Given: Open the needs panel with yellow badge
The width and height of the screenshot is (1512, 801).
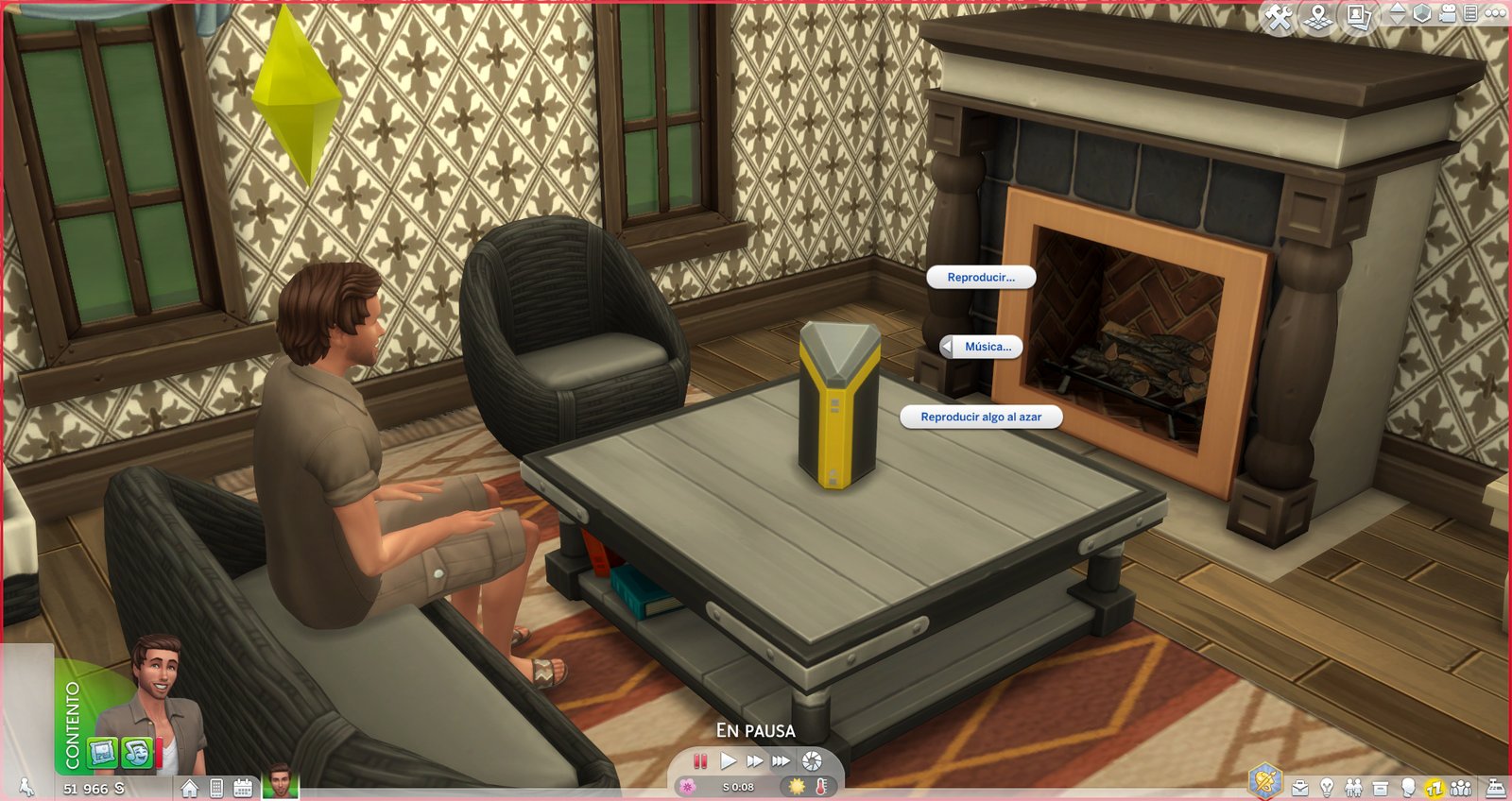Looking at the screenshot, I should [1435, 788].
